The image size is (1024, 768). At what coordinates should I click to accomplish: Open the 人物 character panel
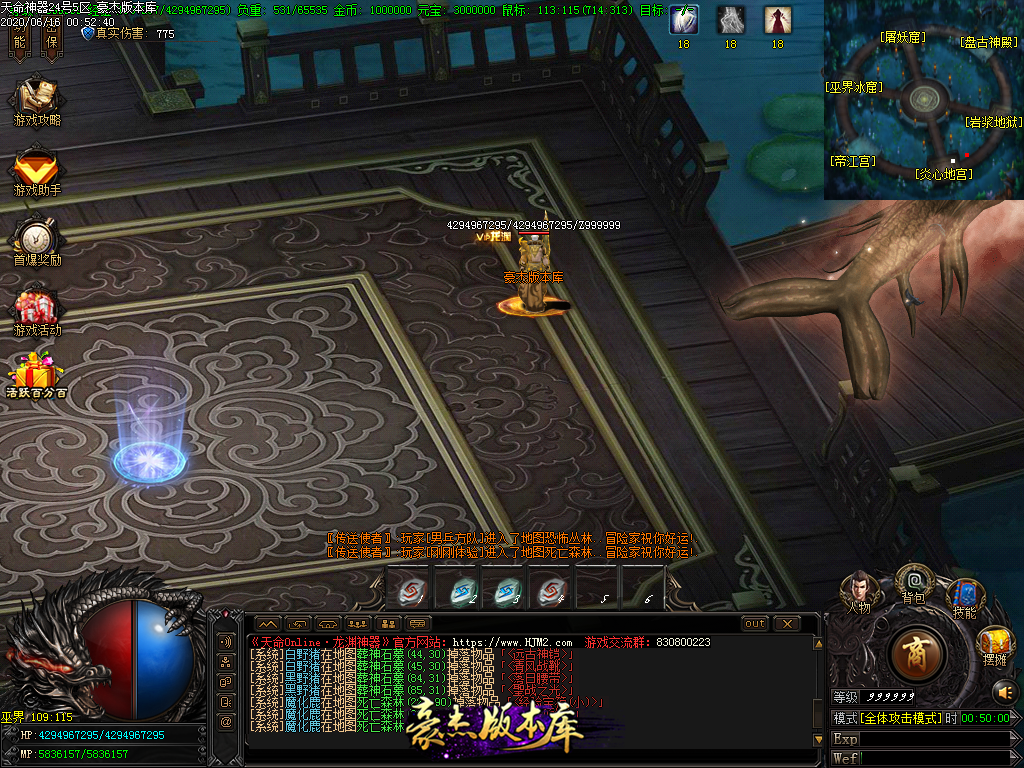point(858,589)
